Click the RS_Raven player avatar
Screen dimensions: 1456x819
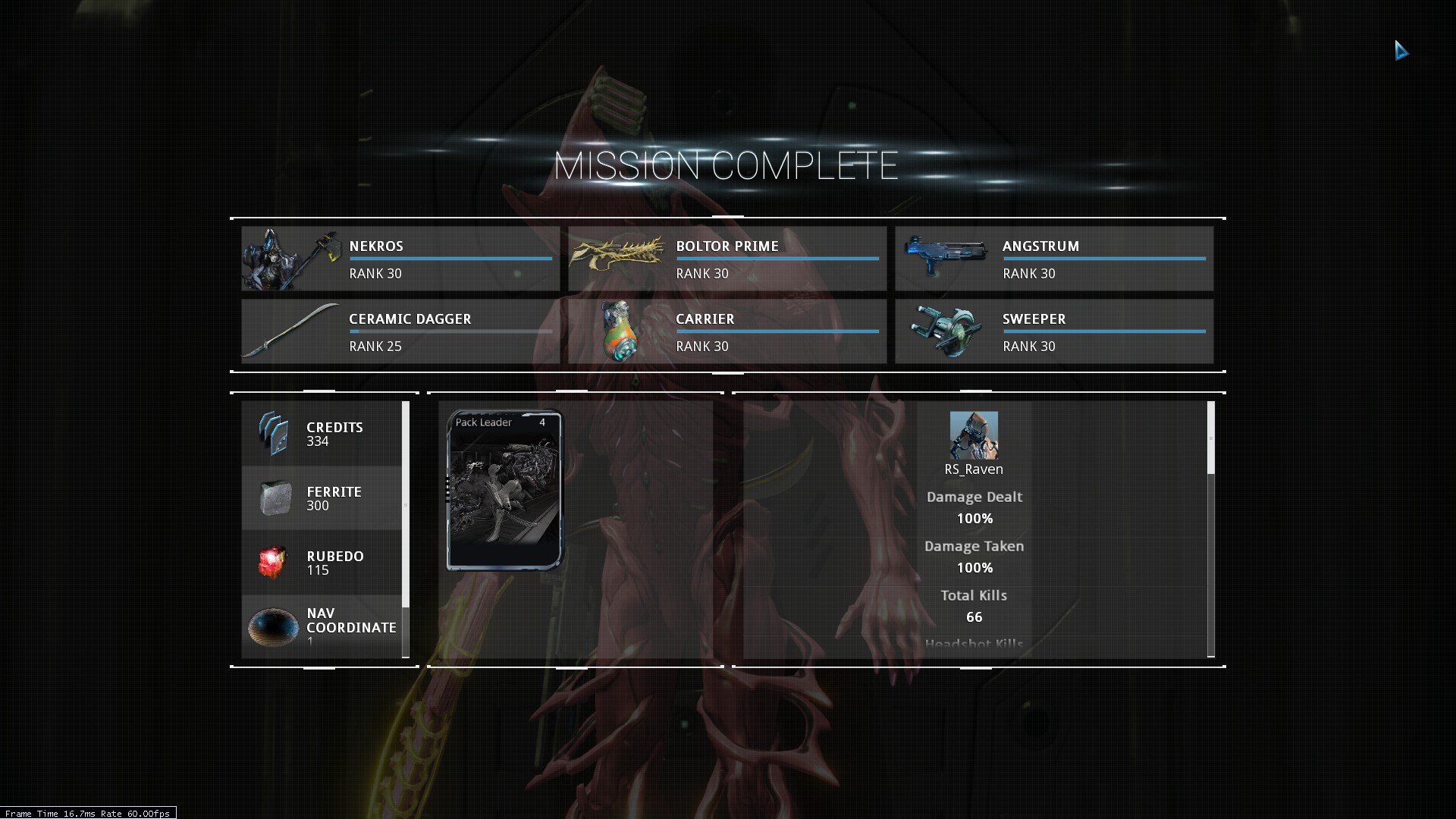click(974, 435)
